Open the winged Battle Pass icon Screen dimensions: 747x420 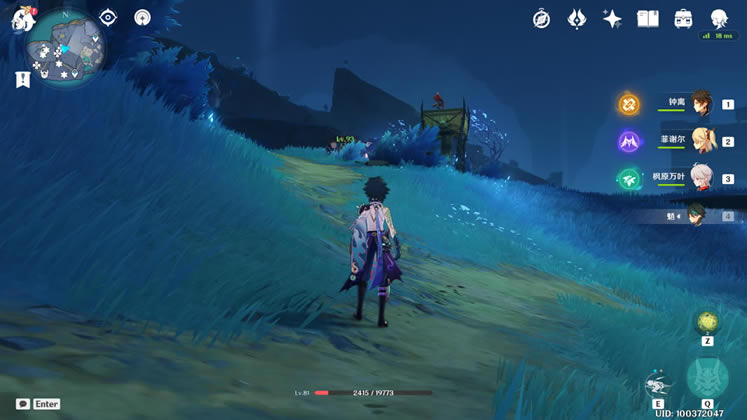[577, 19]
